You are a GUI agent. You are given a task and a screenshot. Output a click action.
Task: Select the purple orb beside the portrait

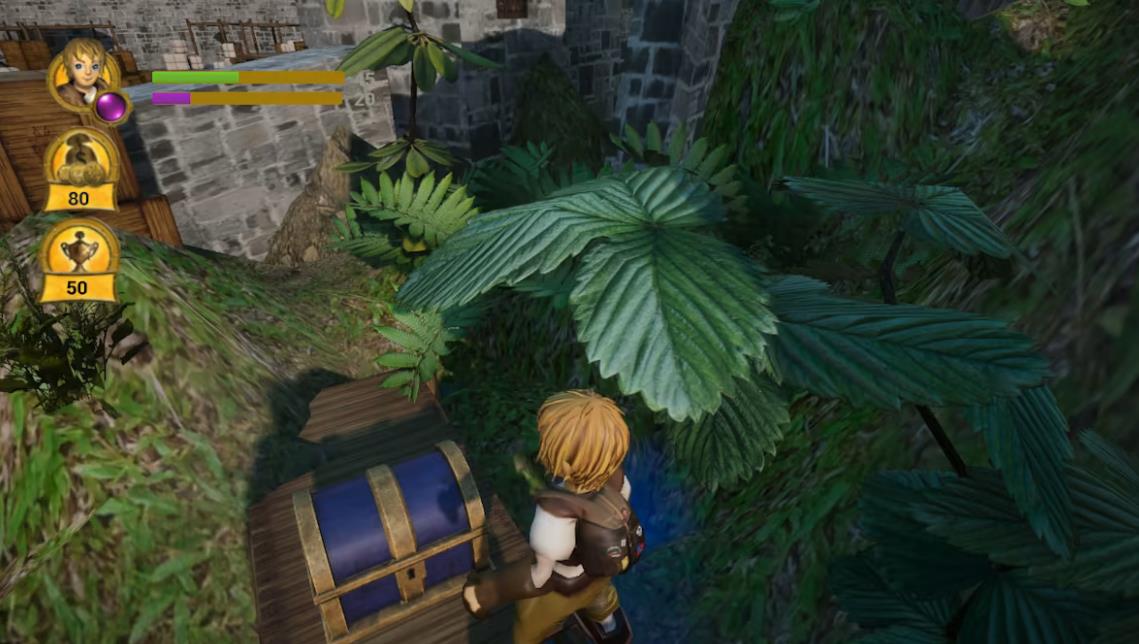111,106
